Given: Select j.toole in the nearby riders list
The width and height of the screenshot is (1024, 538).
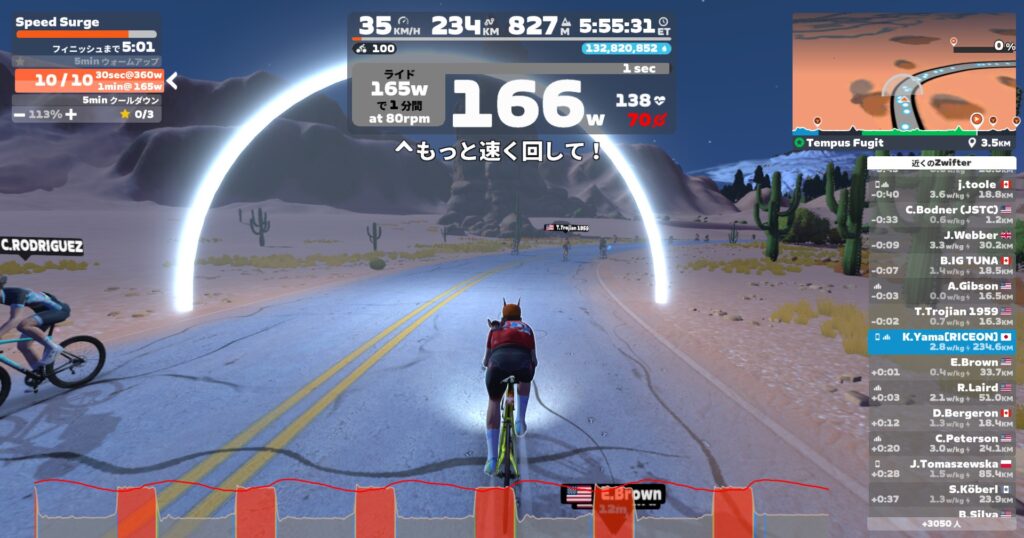Looking at the screenshot, I should click(942, 189).
